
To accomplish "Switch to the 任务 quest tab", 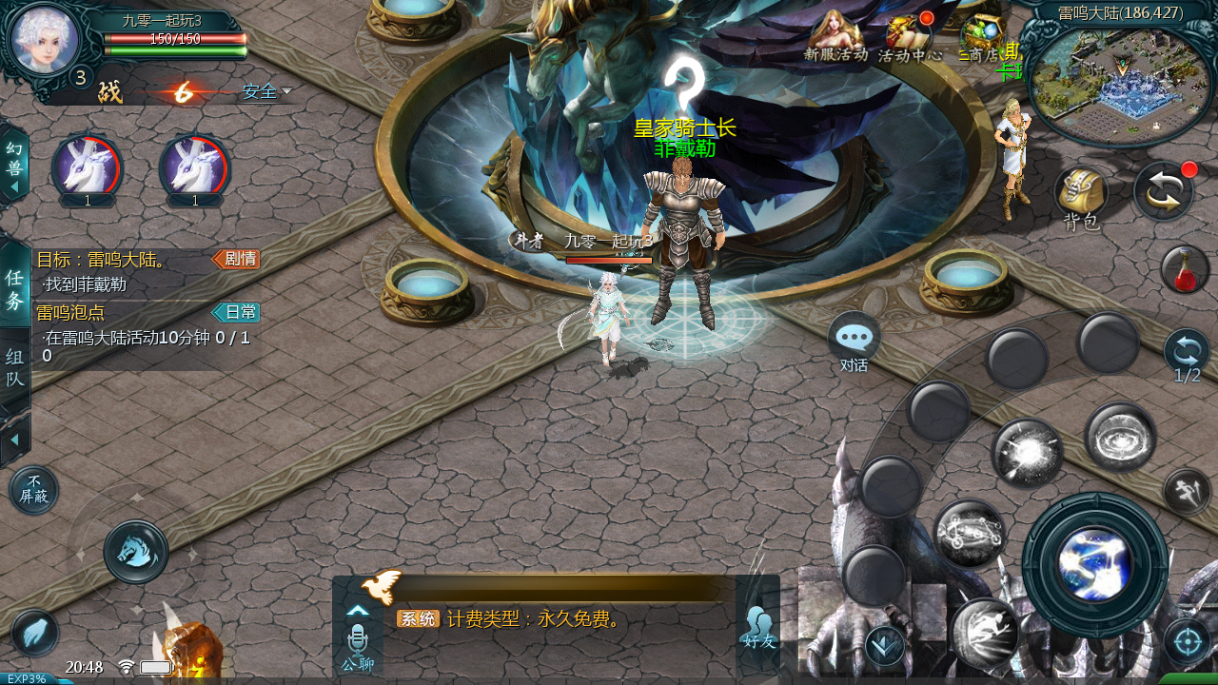I will (14, 288).
